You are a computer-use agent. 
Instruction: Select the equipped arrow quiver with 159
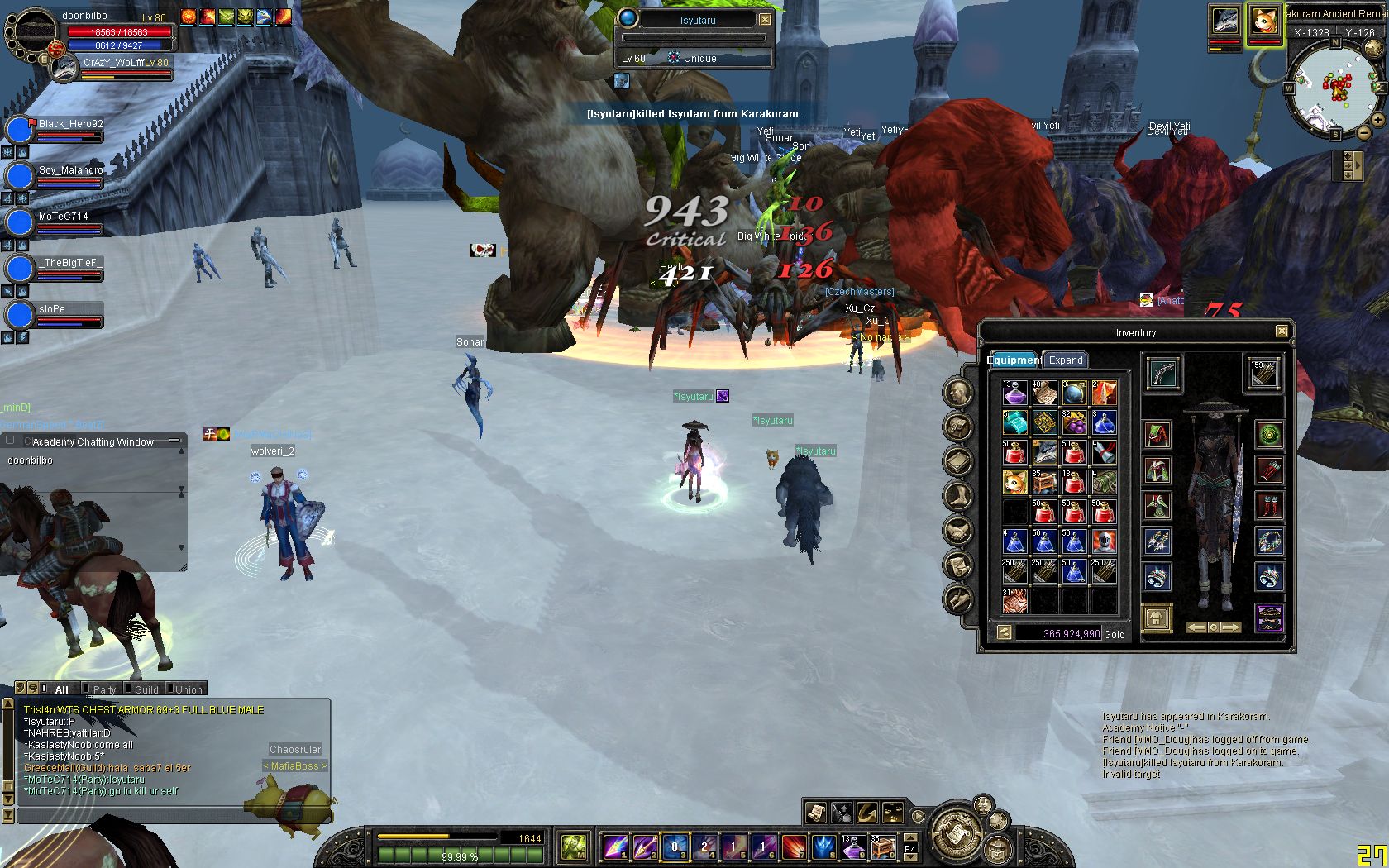1265,374
